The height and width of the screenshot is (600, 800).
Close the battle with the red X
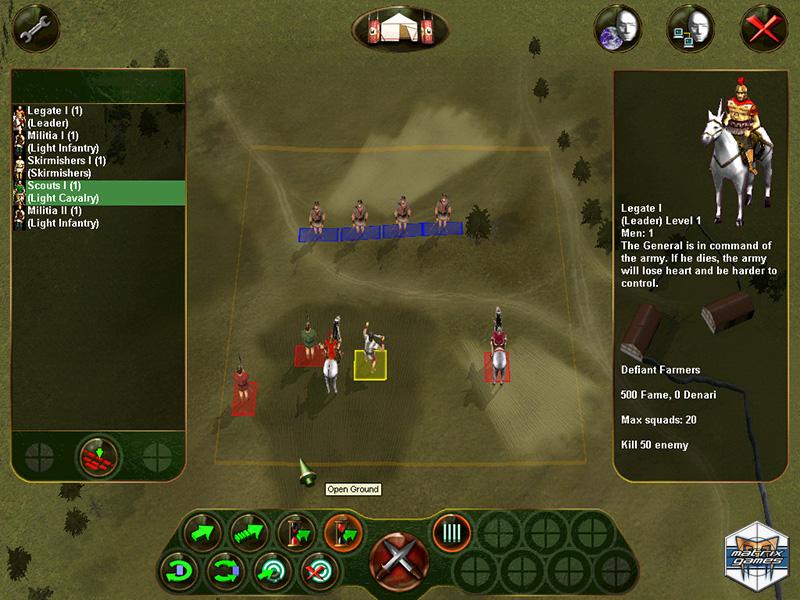pos(764,28)
